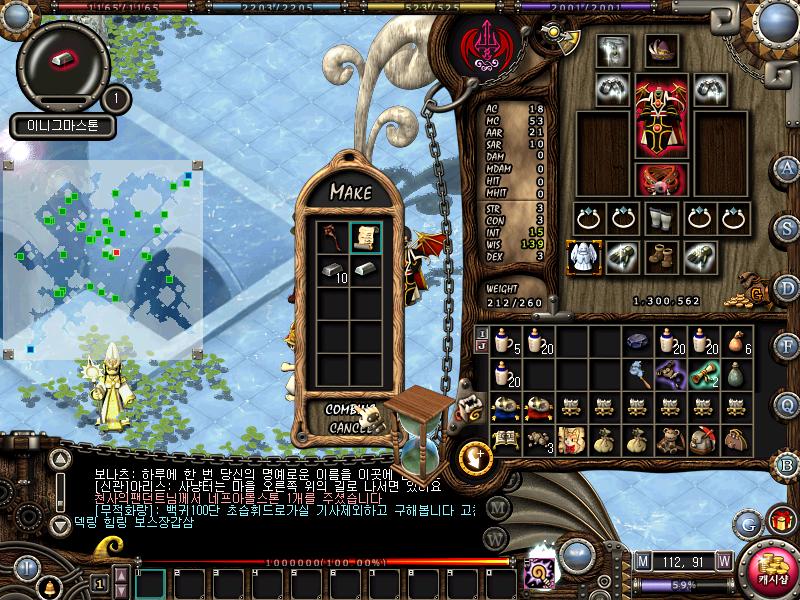
Task: Click the round Q side button
Action: click(788, 404)
